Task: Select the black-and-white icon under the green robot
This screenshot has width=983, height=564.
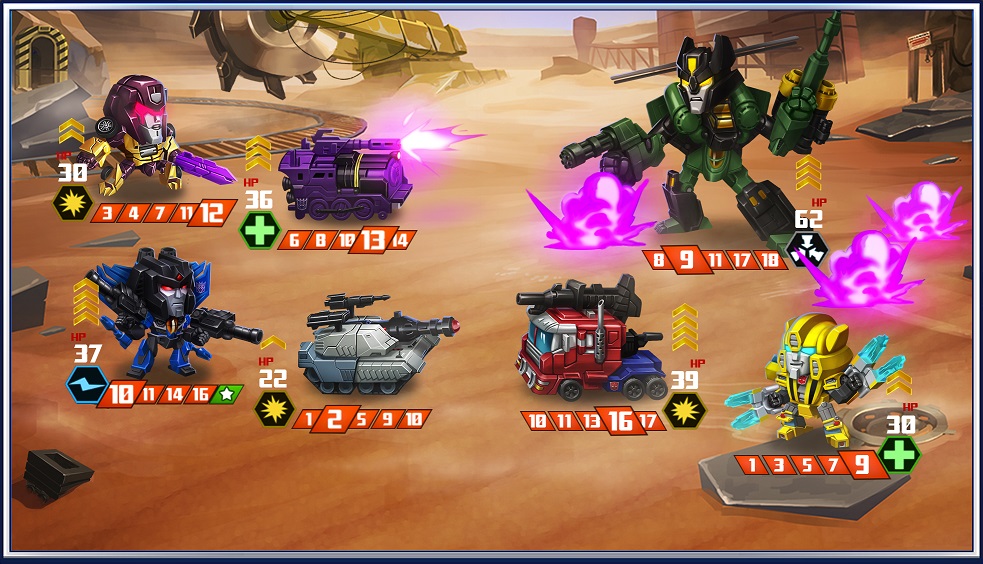Action: click(x=804, y=250)
